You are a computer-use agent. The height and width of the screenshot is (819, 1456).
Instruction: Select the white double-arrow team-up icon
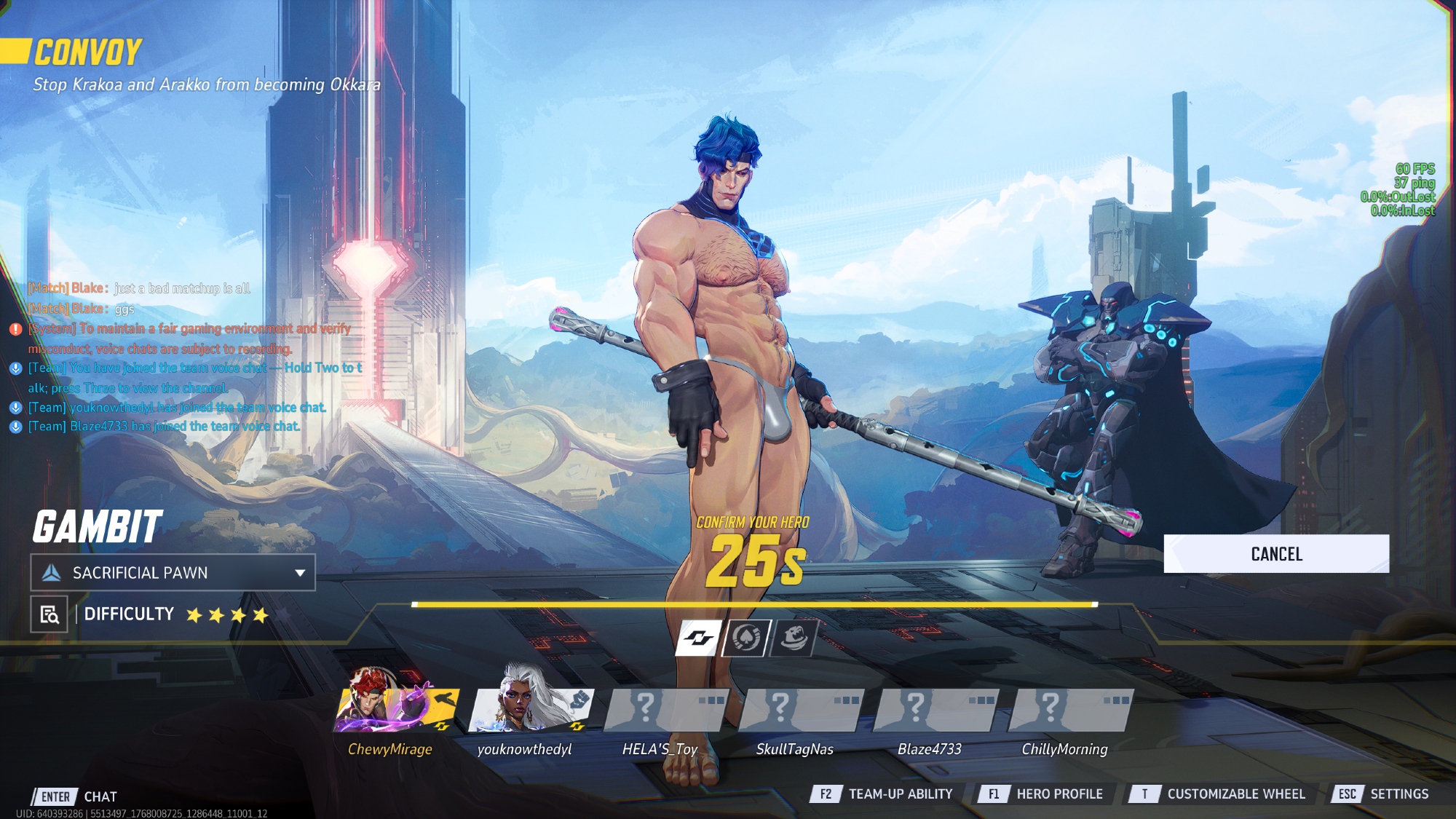tap(698, 638)
